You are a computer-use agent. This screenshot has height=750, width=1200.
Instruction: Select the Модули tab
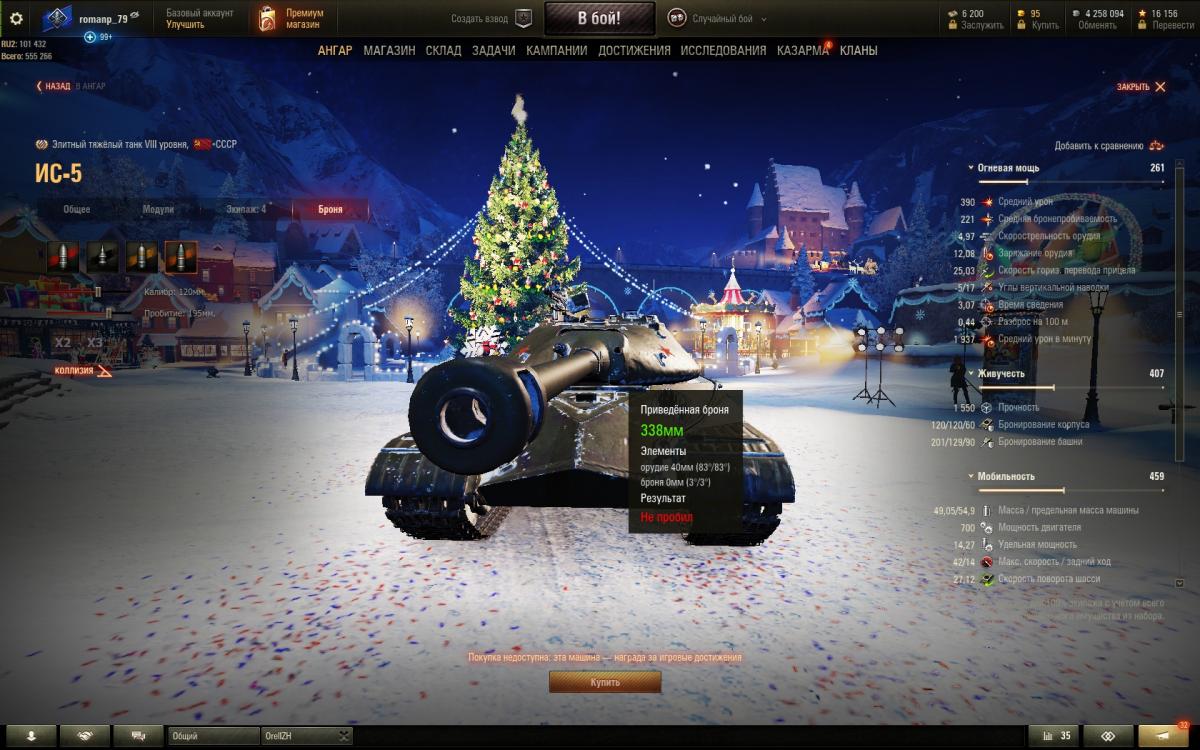[158, 209]
